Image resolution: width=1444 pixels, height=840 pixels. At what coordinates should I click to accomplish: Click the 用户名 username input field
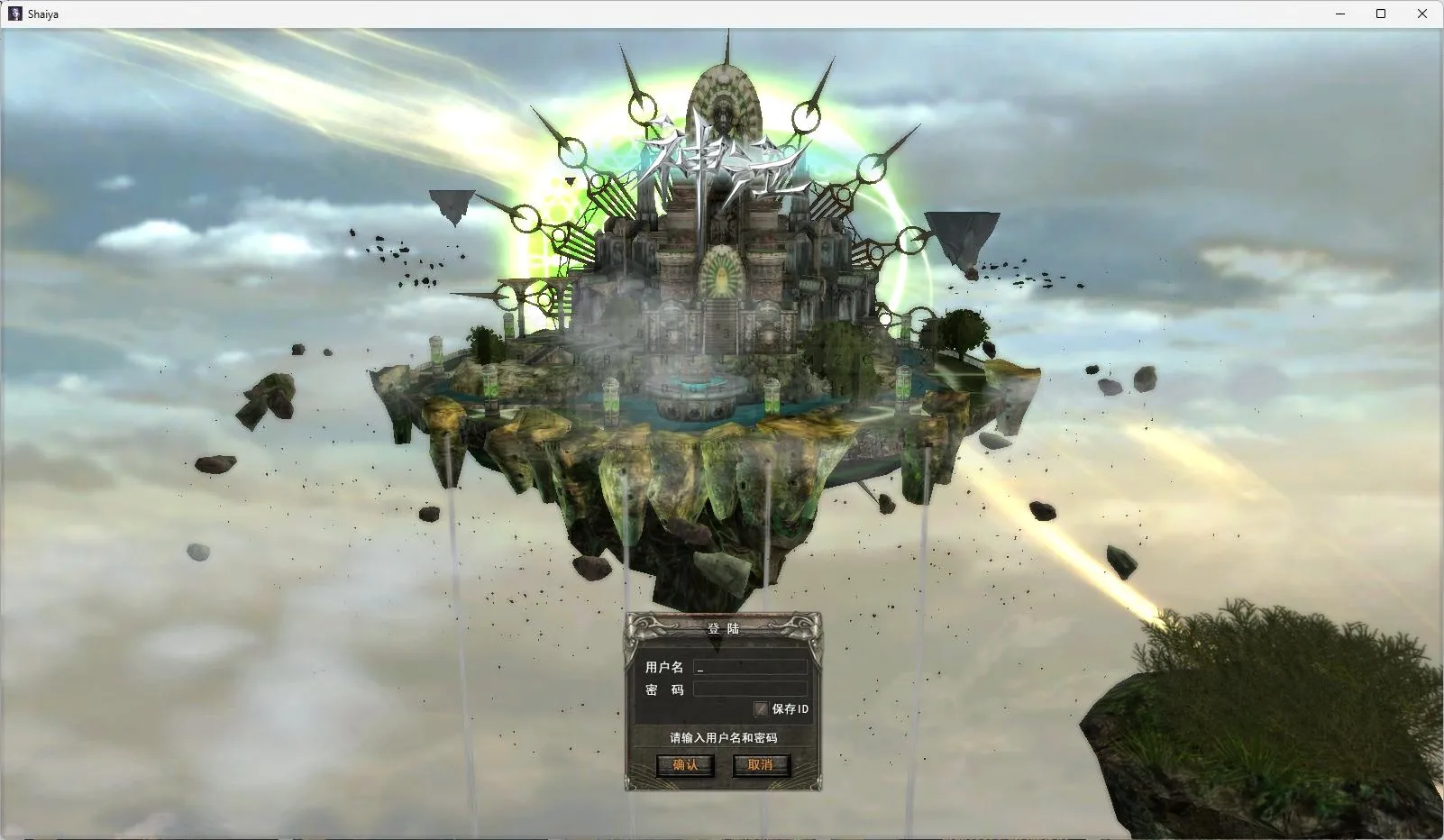(x=750, y=668)
